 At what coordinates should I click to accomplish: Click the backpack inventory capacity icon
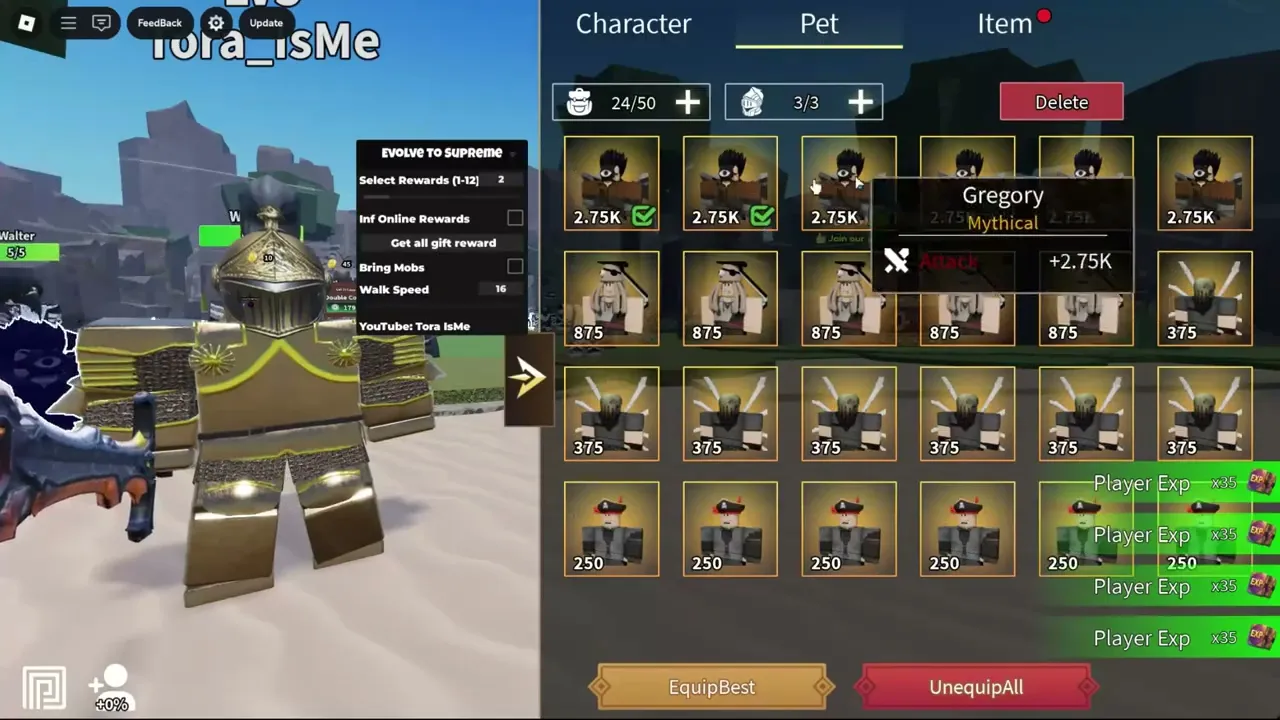(579, 101)
